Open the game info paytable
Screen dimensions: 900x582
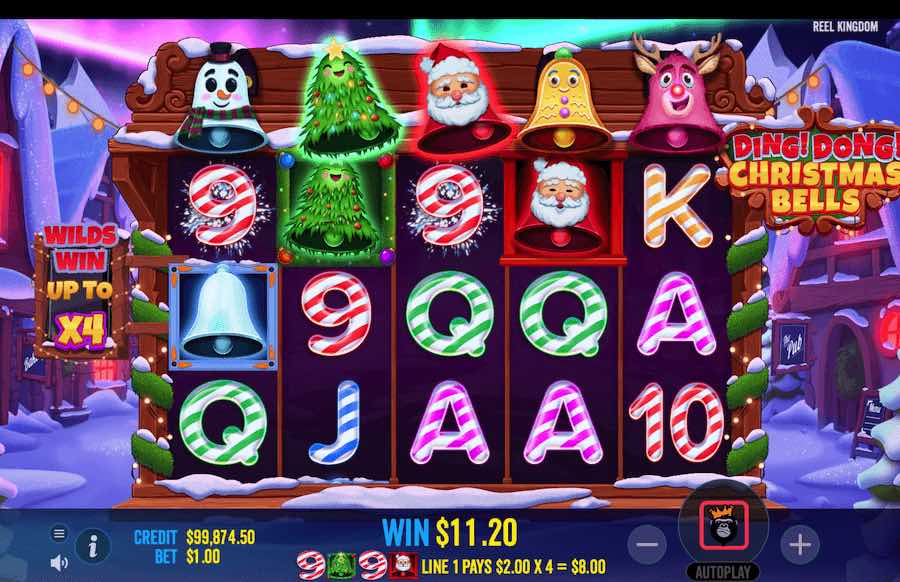(93, 545)
